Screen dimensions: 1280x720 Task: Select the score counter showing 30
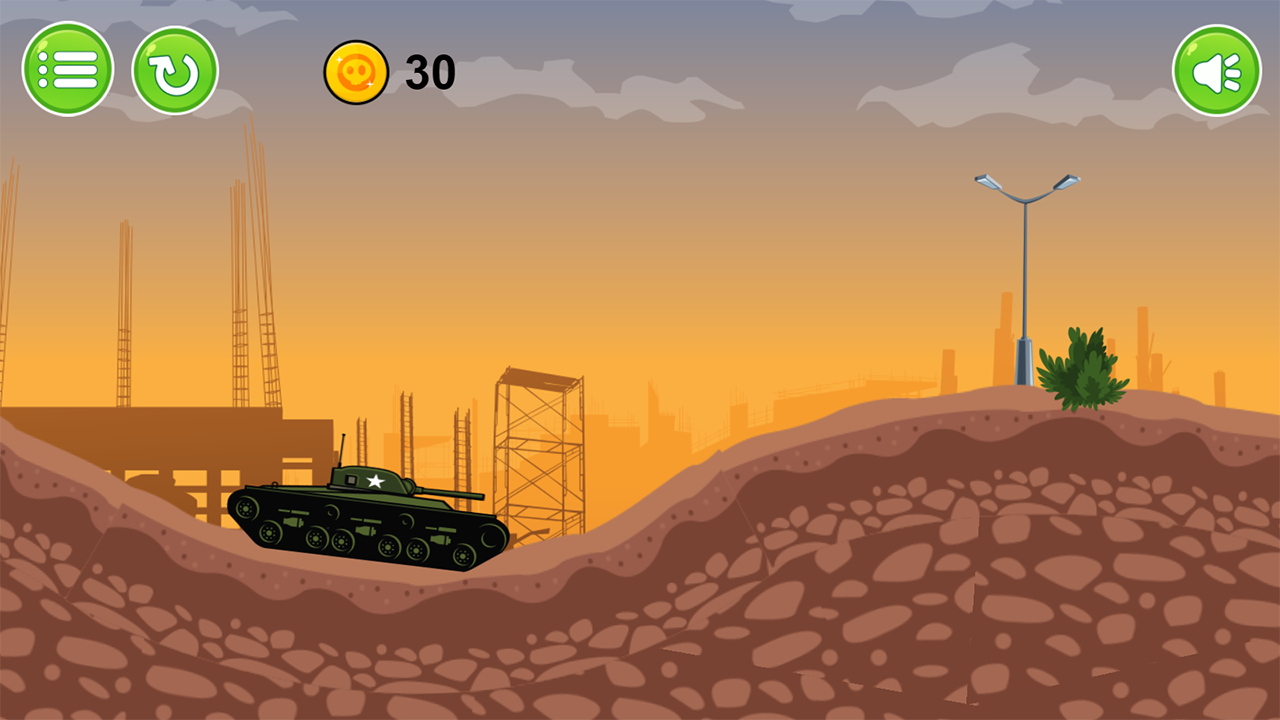click(430, 73)
